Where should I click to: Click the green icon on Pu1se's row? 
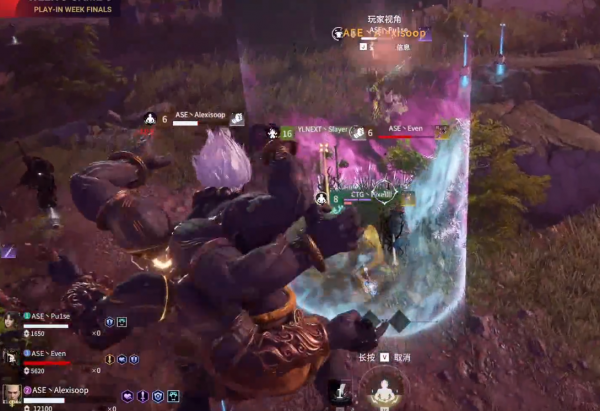point(121,322)
